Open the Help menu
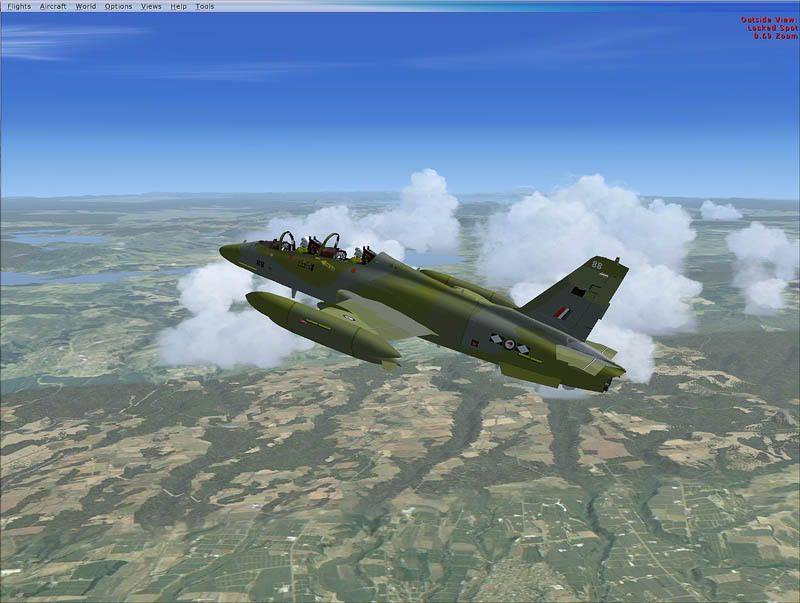The image size is (800, 603). pyautogui.click(x=178, y=6)
